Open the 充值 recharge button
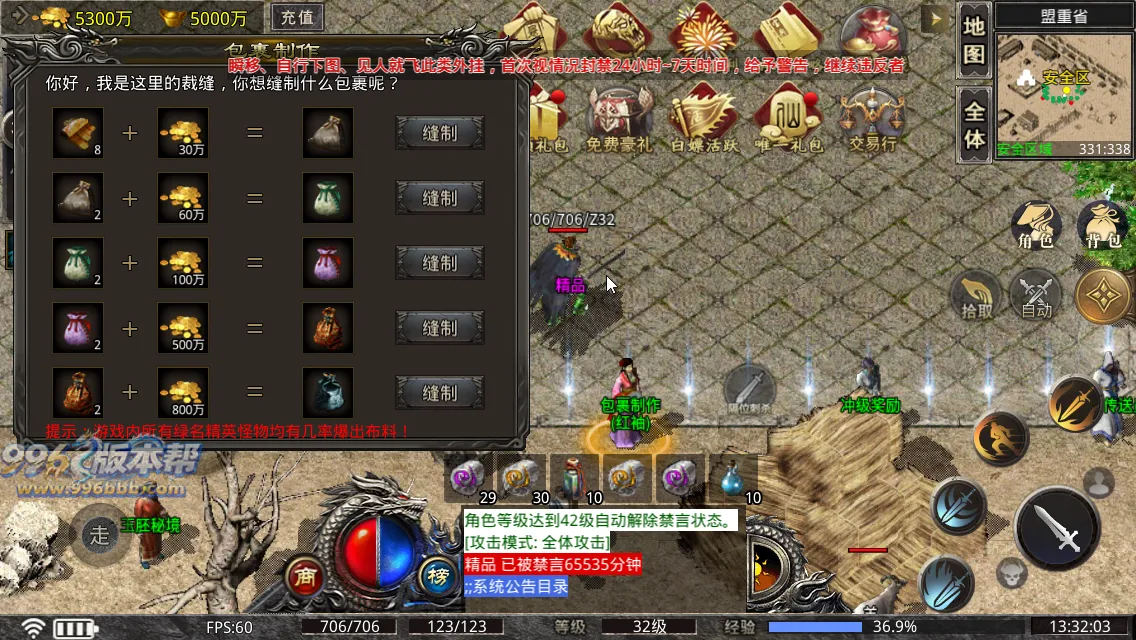Viewport: 1136px width, 640px height. (x=296, y=17)
